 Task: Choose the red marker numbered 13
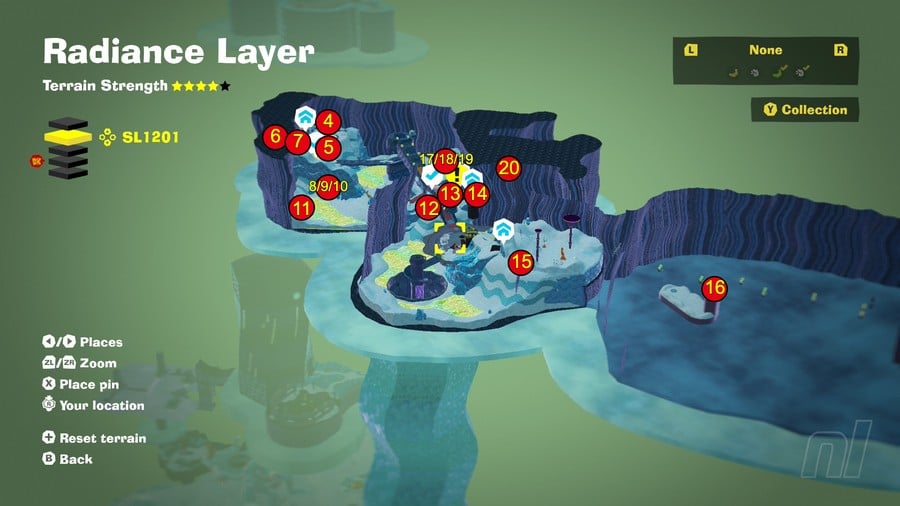coord(451,194)
